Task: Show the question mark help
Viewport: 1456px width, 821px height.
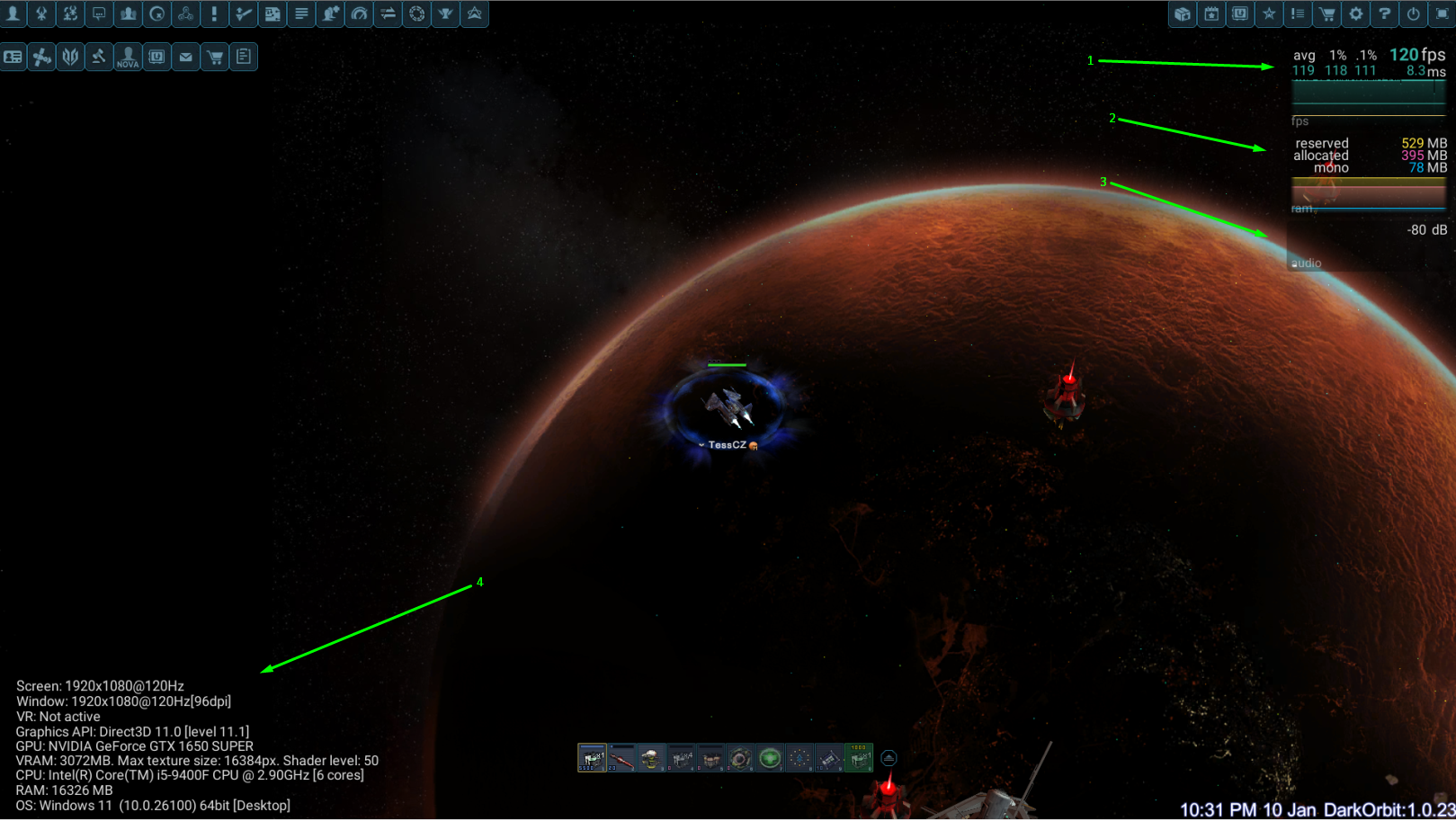Action: pos(1384,13)
